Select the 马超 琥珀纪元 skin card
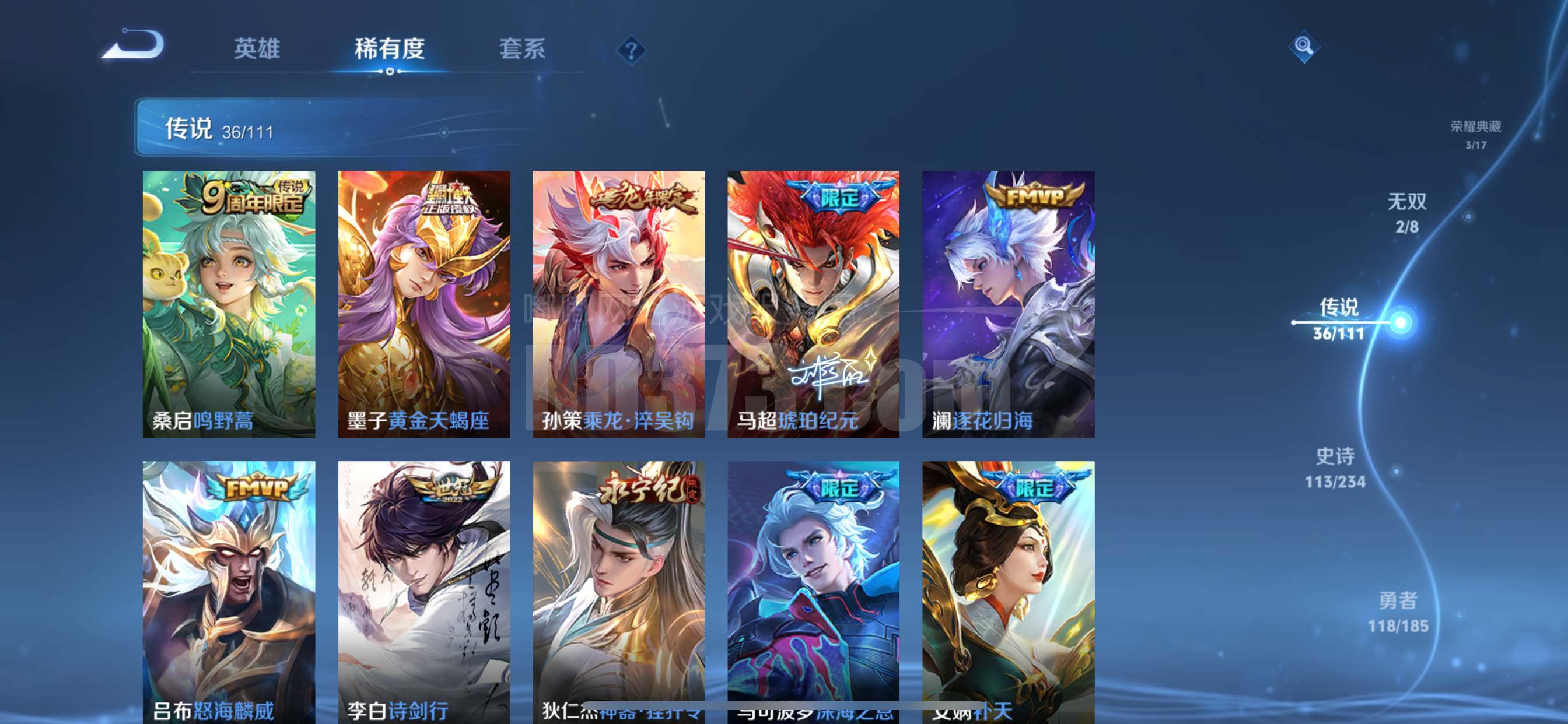This screenshot has width=1568, height=724. pos(813,304)
